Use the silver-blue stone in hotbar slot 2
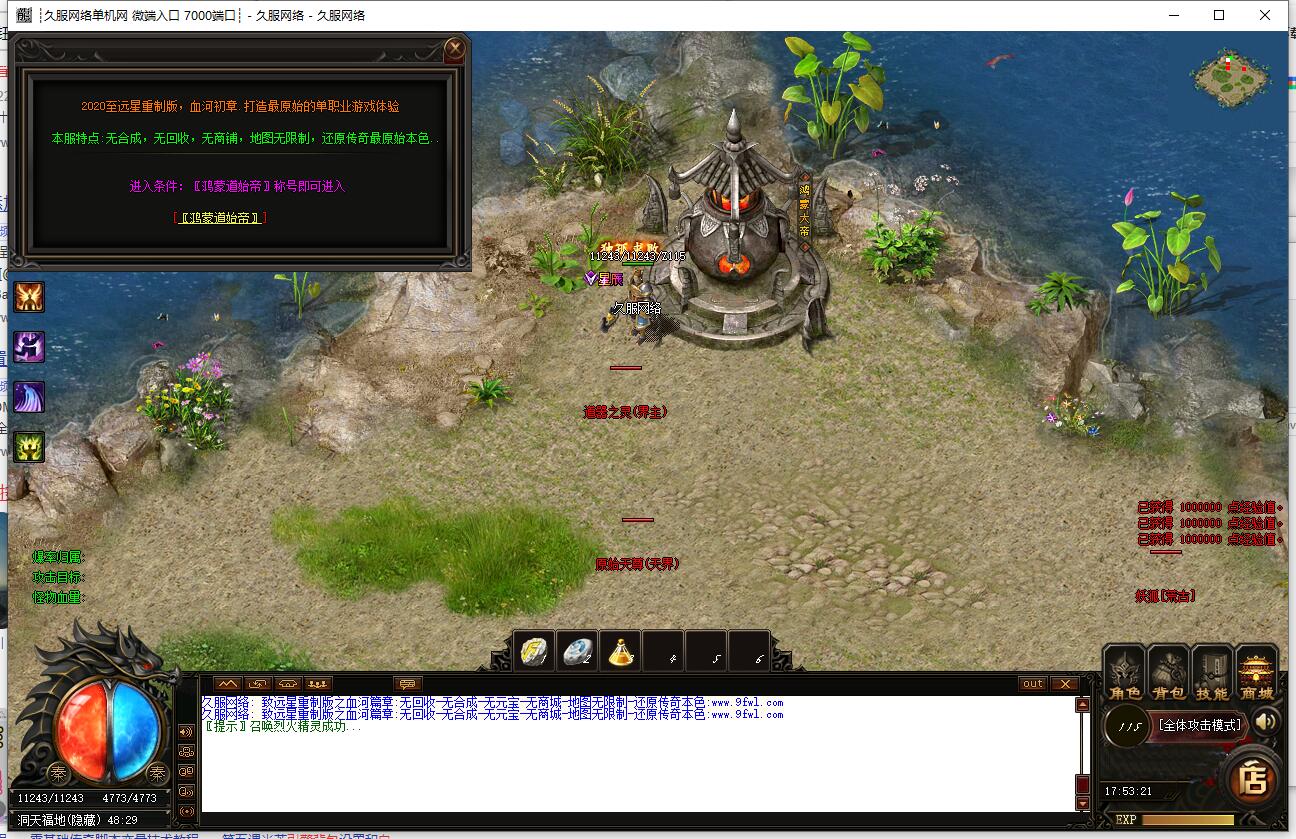Viewport: 1296px width, 839px height. point(579,651)
